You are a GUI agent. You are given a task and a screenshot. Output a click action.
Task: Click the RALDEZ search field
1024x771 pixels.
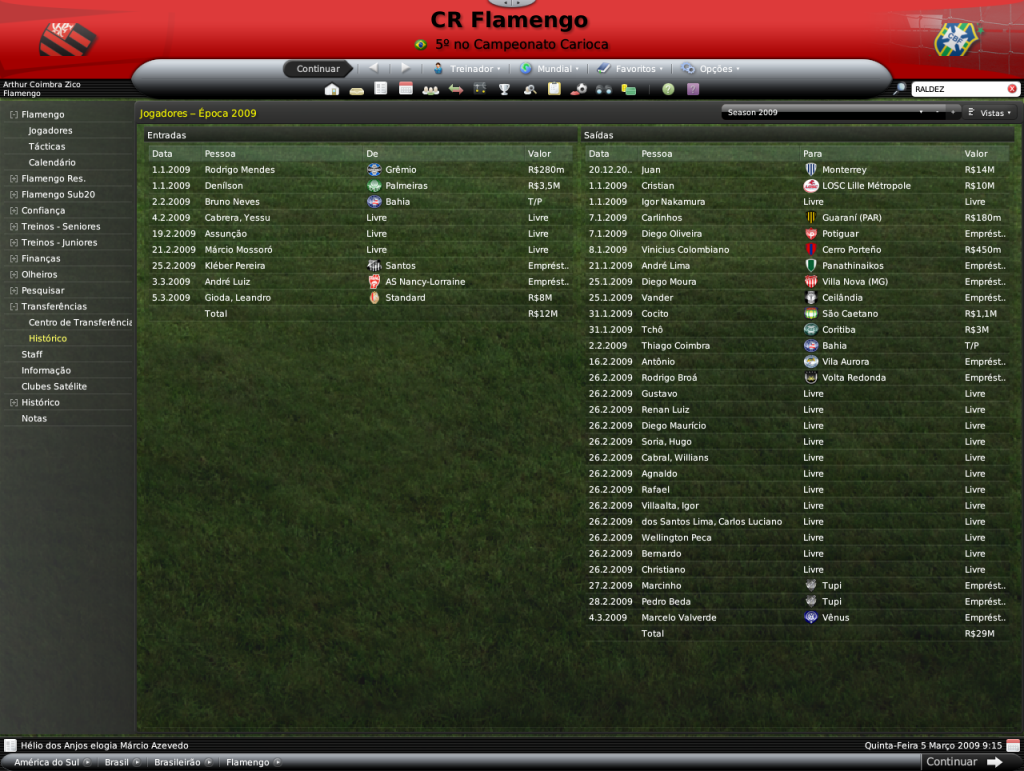click(x=957, y=89)
